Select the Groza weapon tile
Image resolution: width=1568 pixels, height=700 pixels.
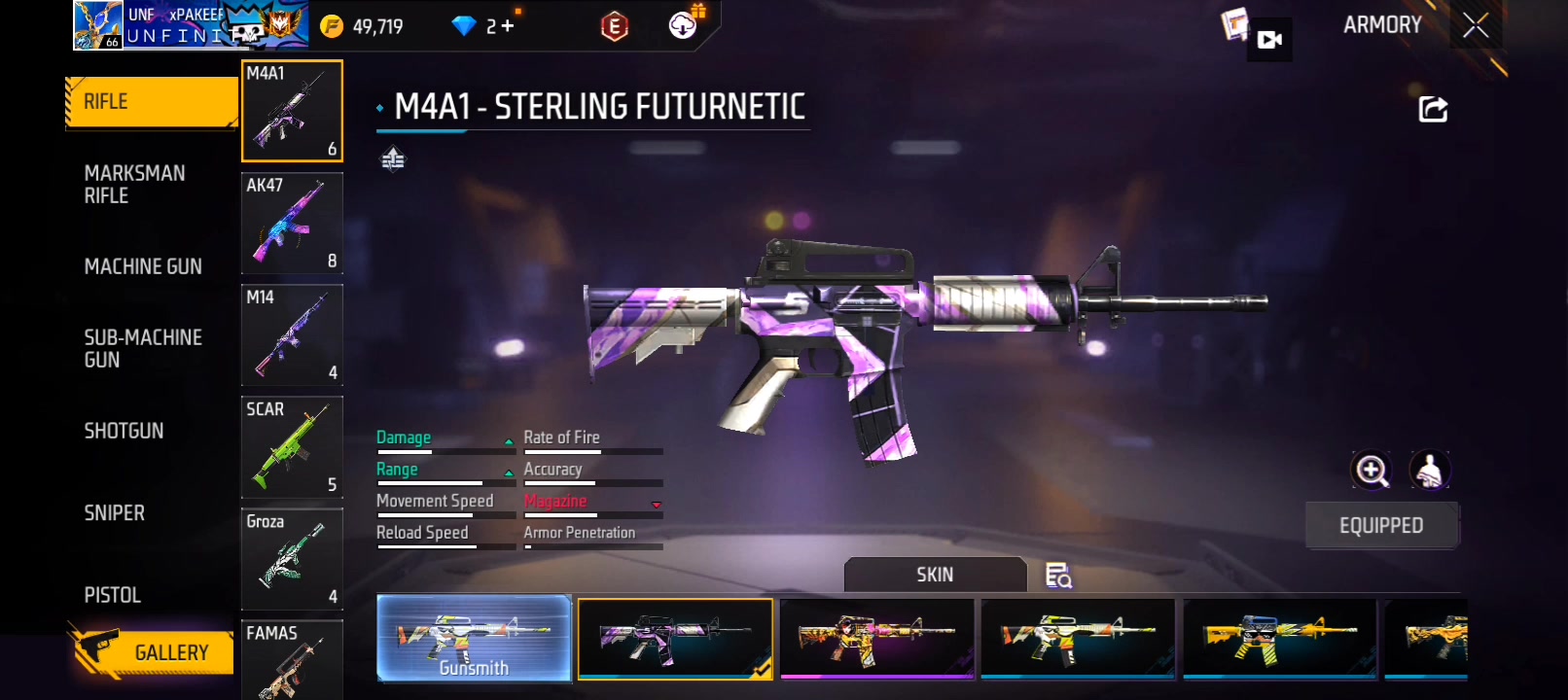click(x=292, y=559)
